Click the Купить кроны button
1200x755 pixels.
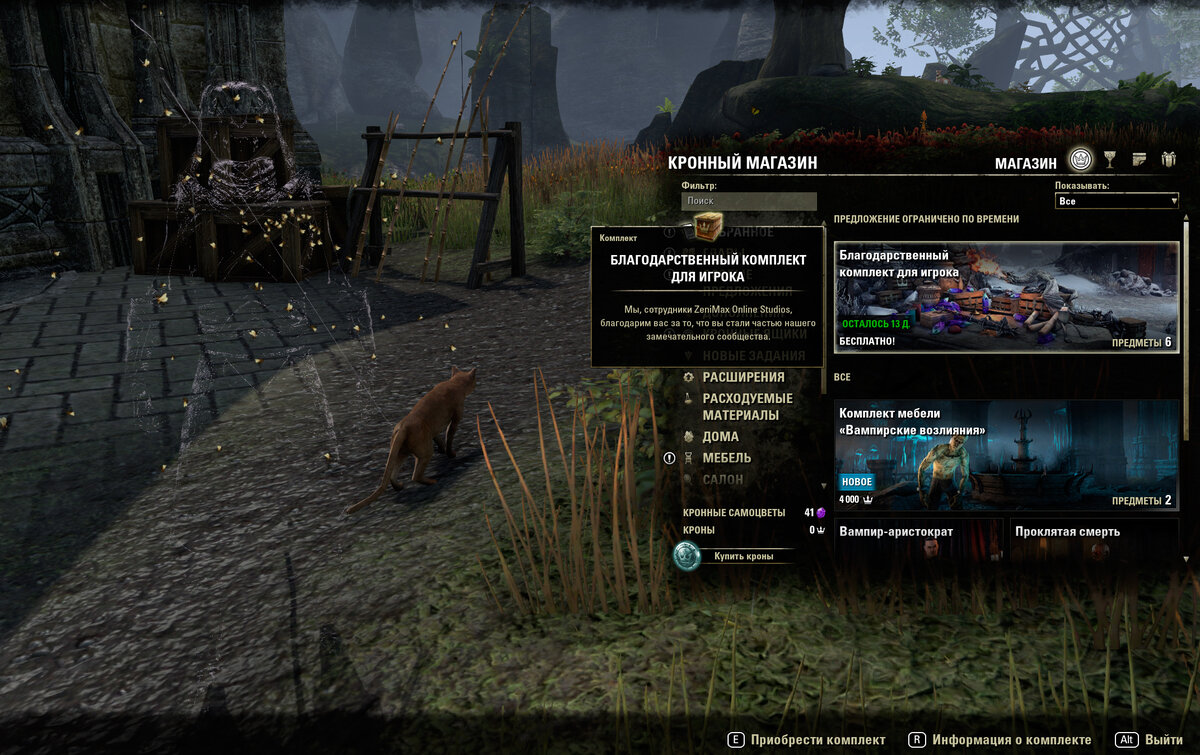[742, 556]
